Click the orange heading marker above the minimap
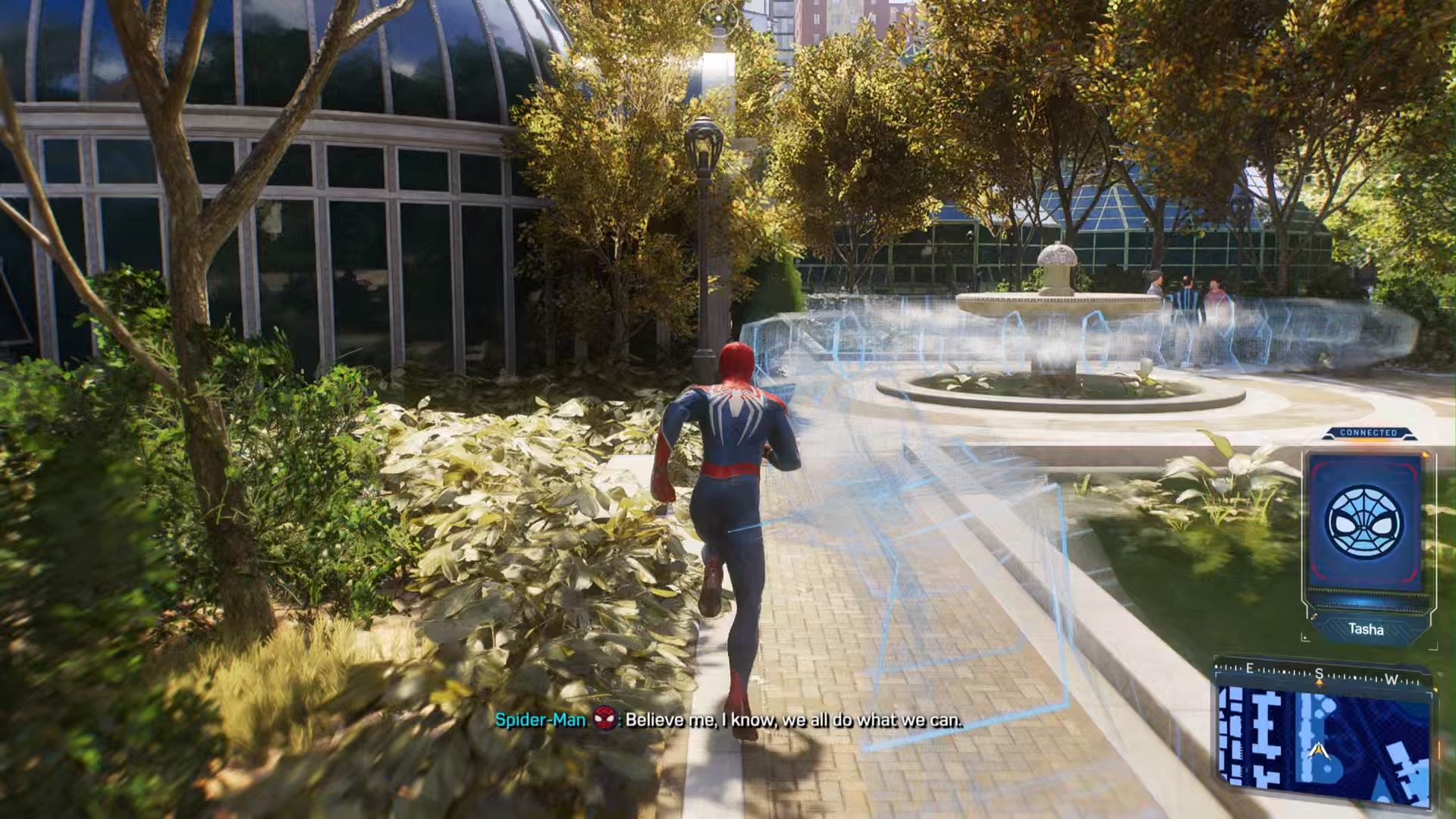This screenshot has height=819, width=1456. coord(1320,682)
